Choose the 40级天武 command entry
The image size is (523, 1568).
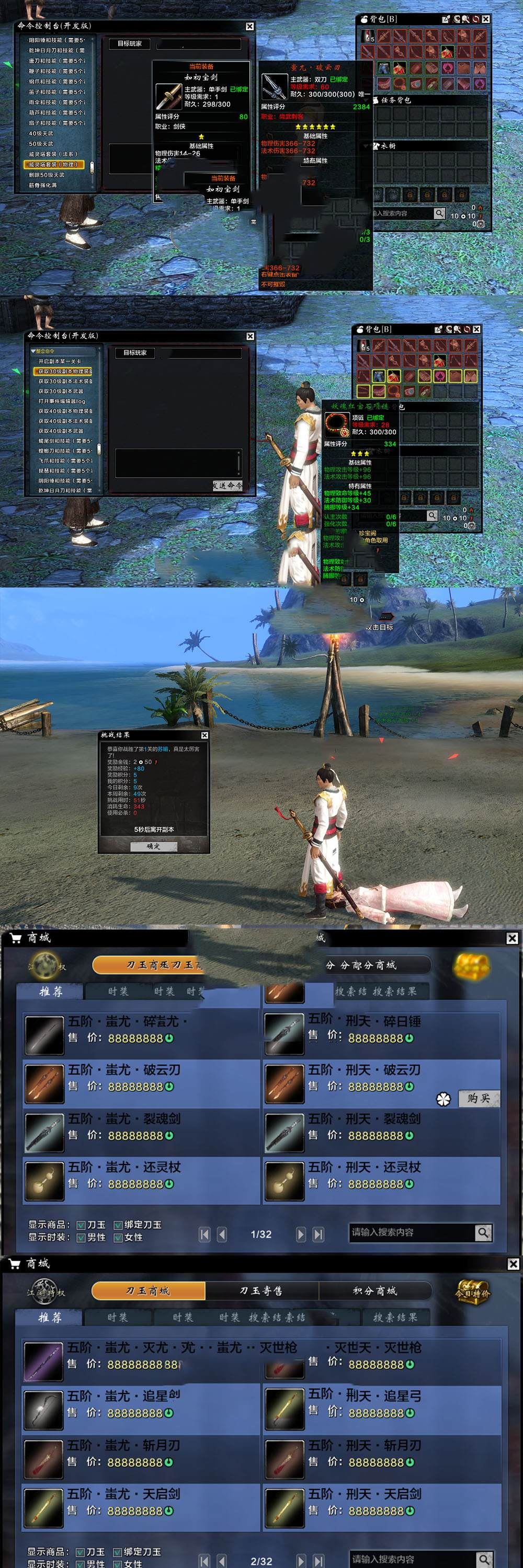41,133
